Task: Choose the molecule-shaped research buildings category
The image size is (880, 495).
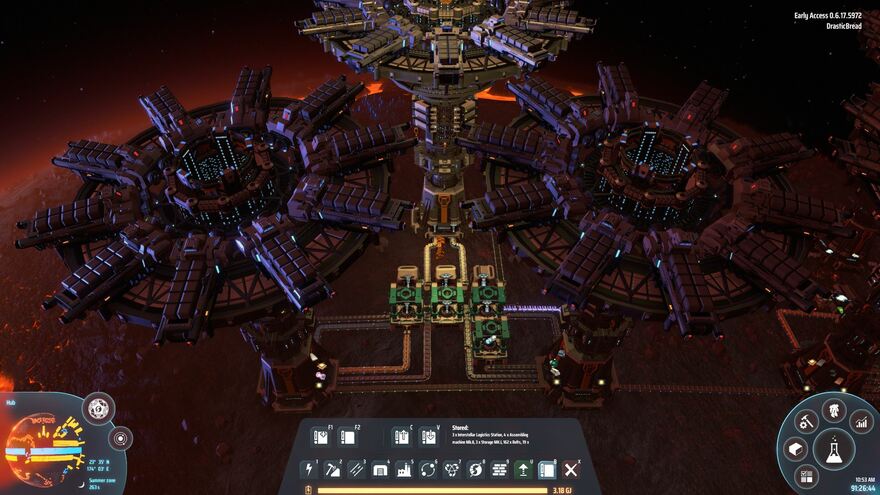Action: coord(452,469)
